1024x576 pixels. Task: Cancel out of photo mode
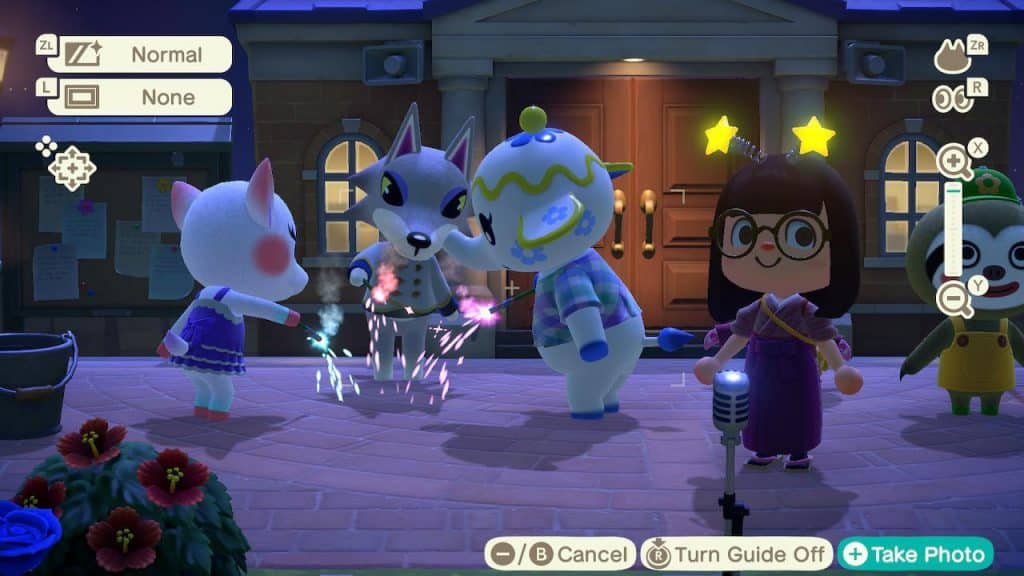click(x=560, y=554)
